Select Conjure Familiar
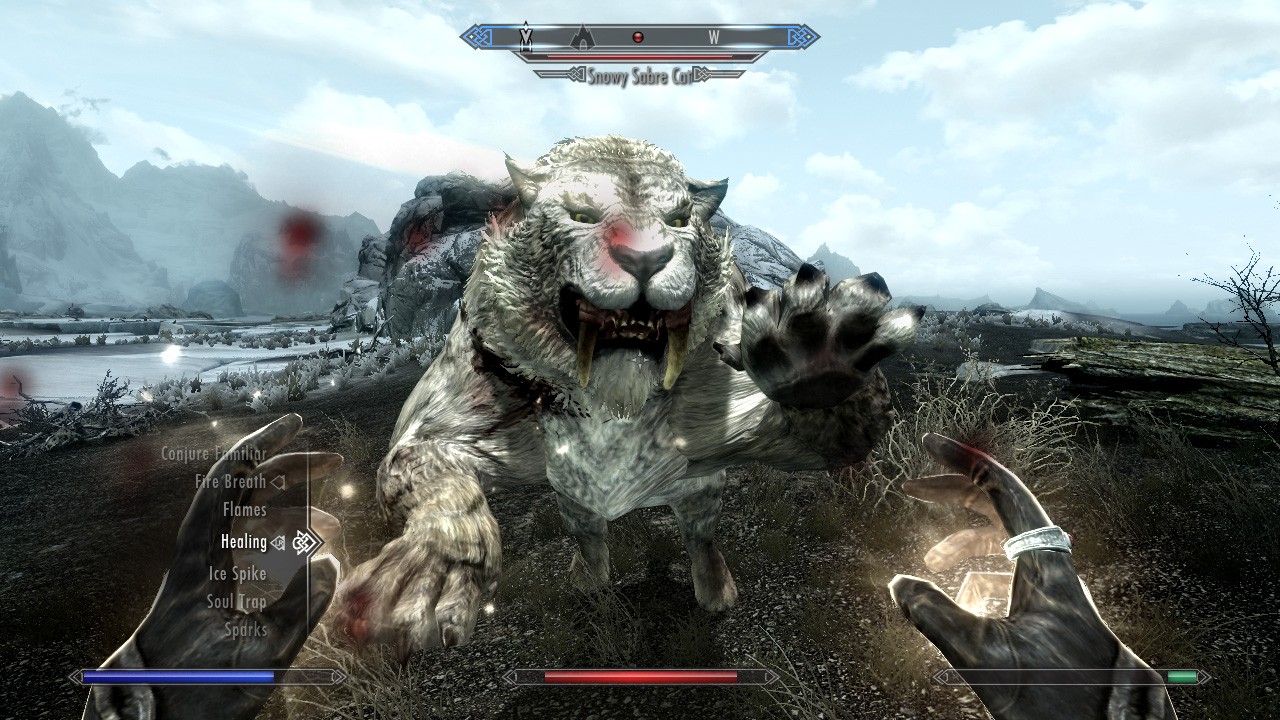This screenshot has width=1280, height=720. click(x=215, y=453)
